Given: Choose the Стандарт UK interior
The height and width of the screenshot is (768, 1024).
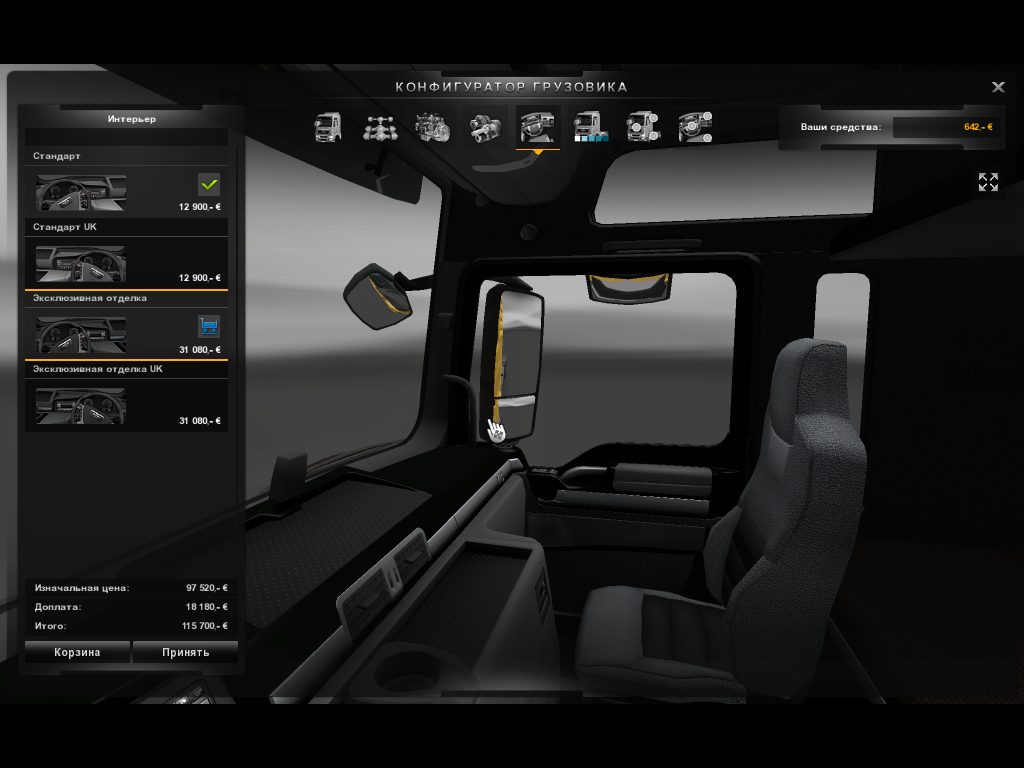Looking at the screenshot, I should (126, 262).
